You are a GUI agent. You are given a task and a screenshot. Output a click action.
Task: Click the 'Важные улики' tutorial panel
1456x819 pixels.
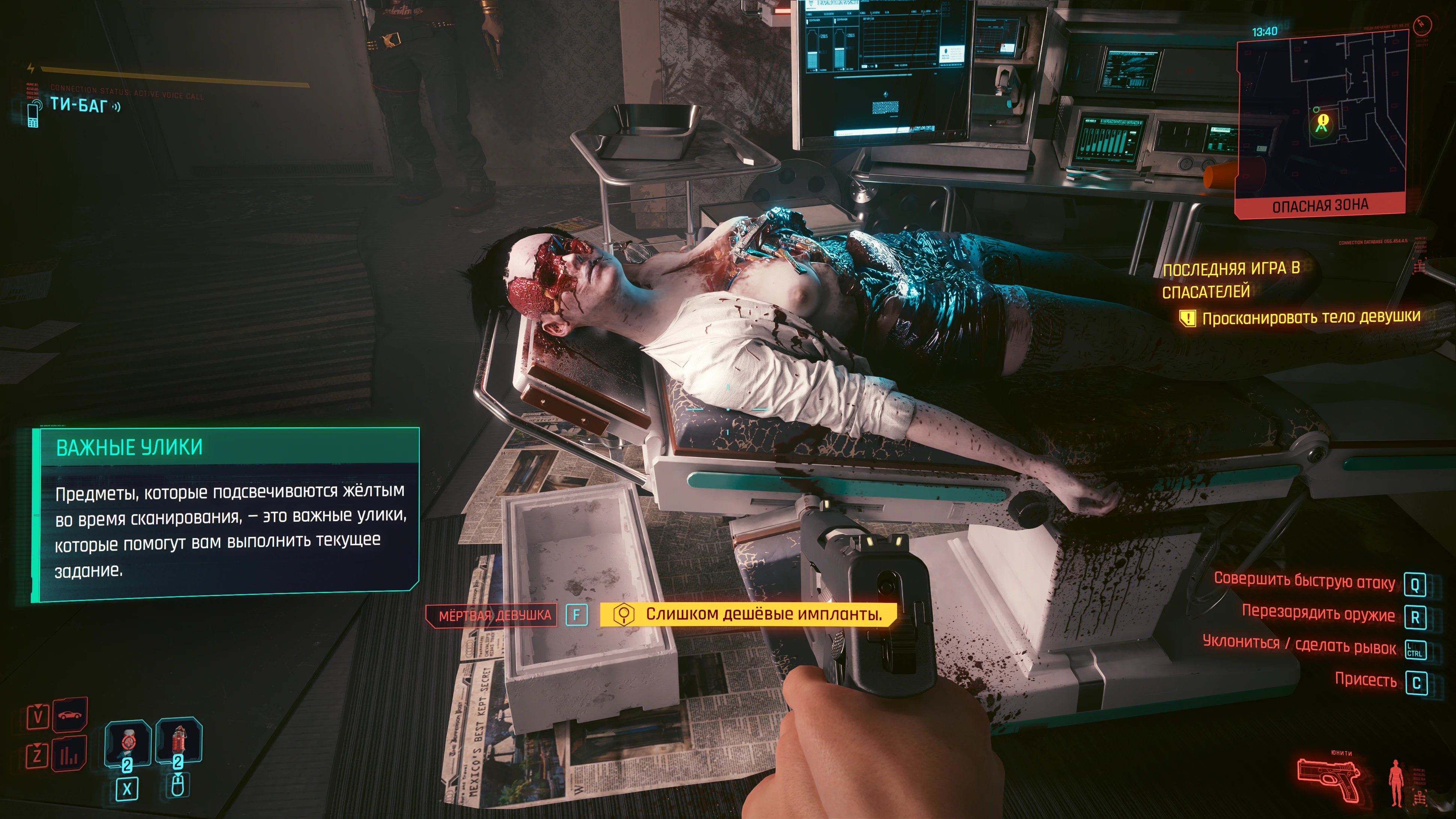(x=226, y=514)
